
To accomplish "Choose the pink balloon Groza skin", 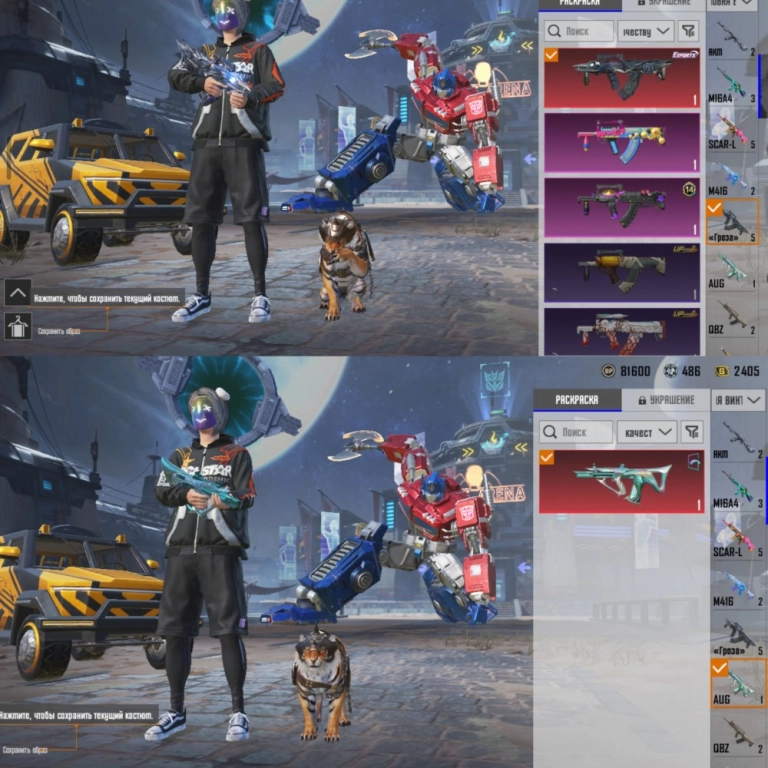I will coord(621,141).
